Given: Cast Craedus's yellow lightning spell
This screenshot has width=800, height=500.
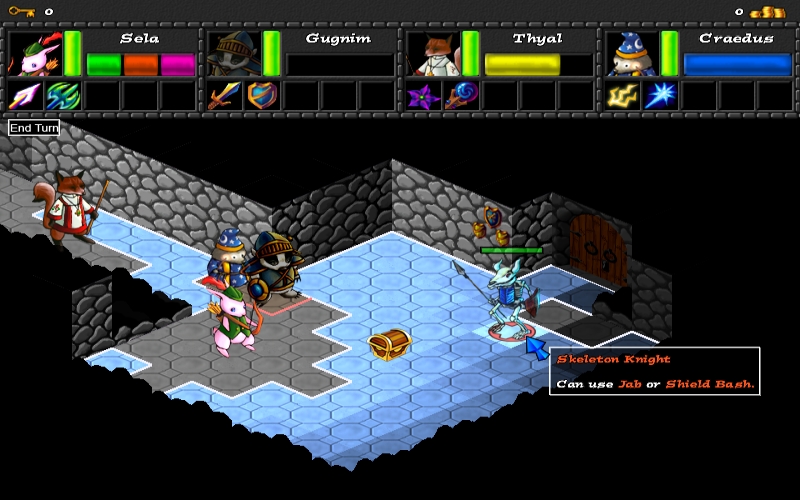Looking at the screenshot, I should 622,96.
